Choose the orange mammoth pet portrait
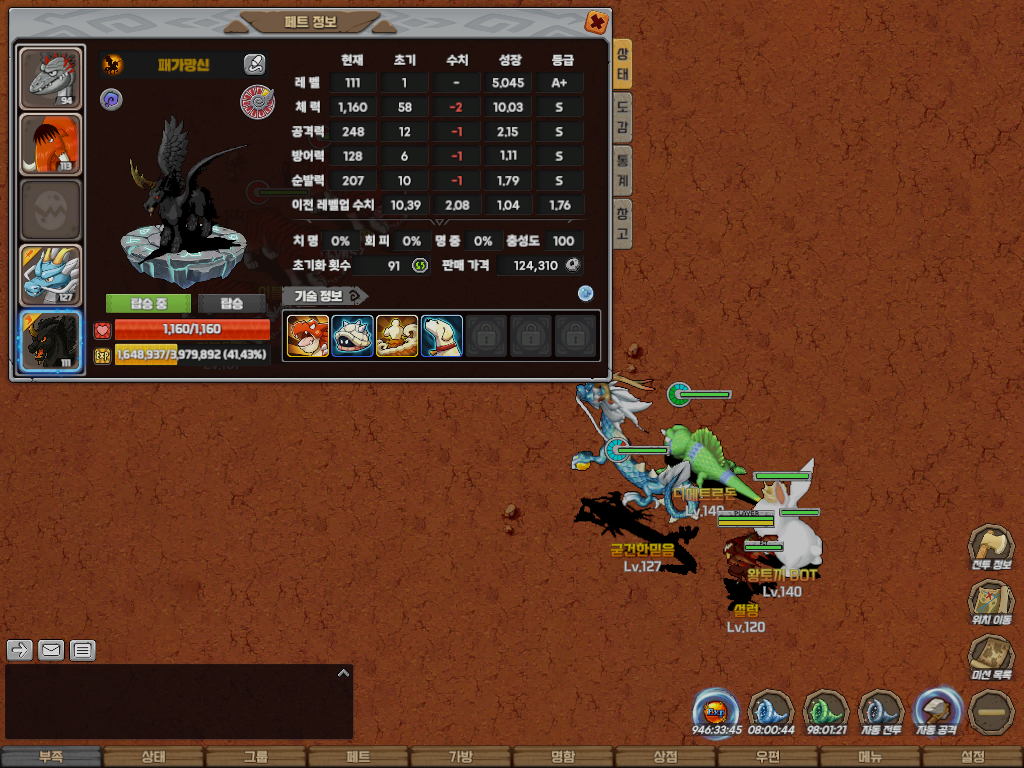 (51, 144)
